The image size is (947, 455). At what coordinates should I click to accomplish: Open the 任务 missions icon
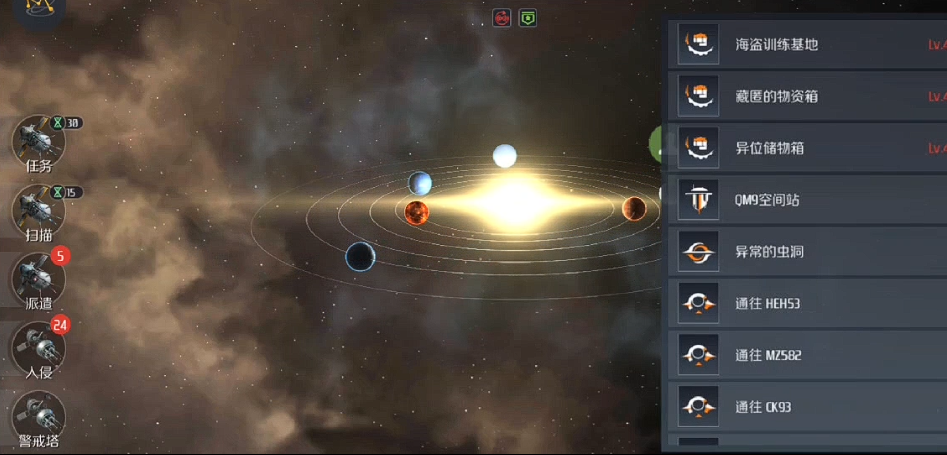38,142
